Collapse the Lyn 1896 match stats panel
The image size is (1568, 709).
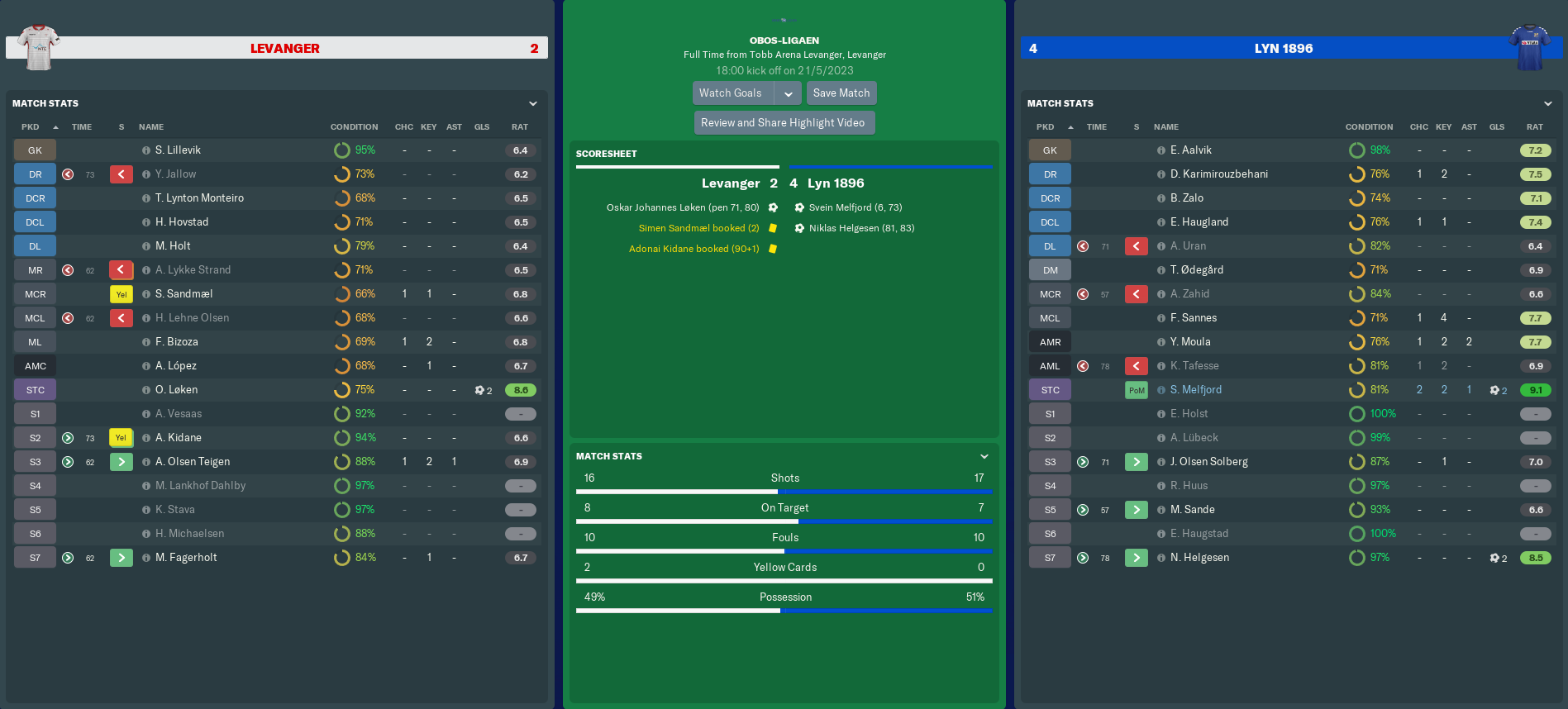(1548, 104)
